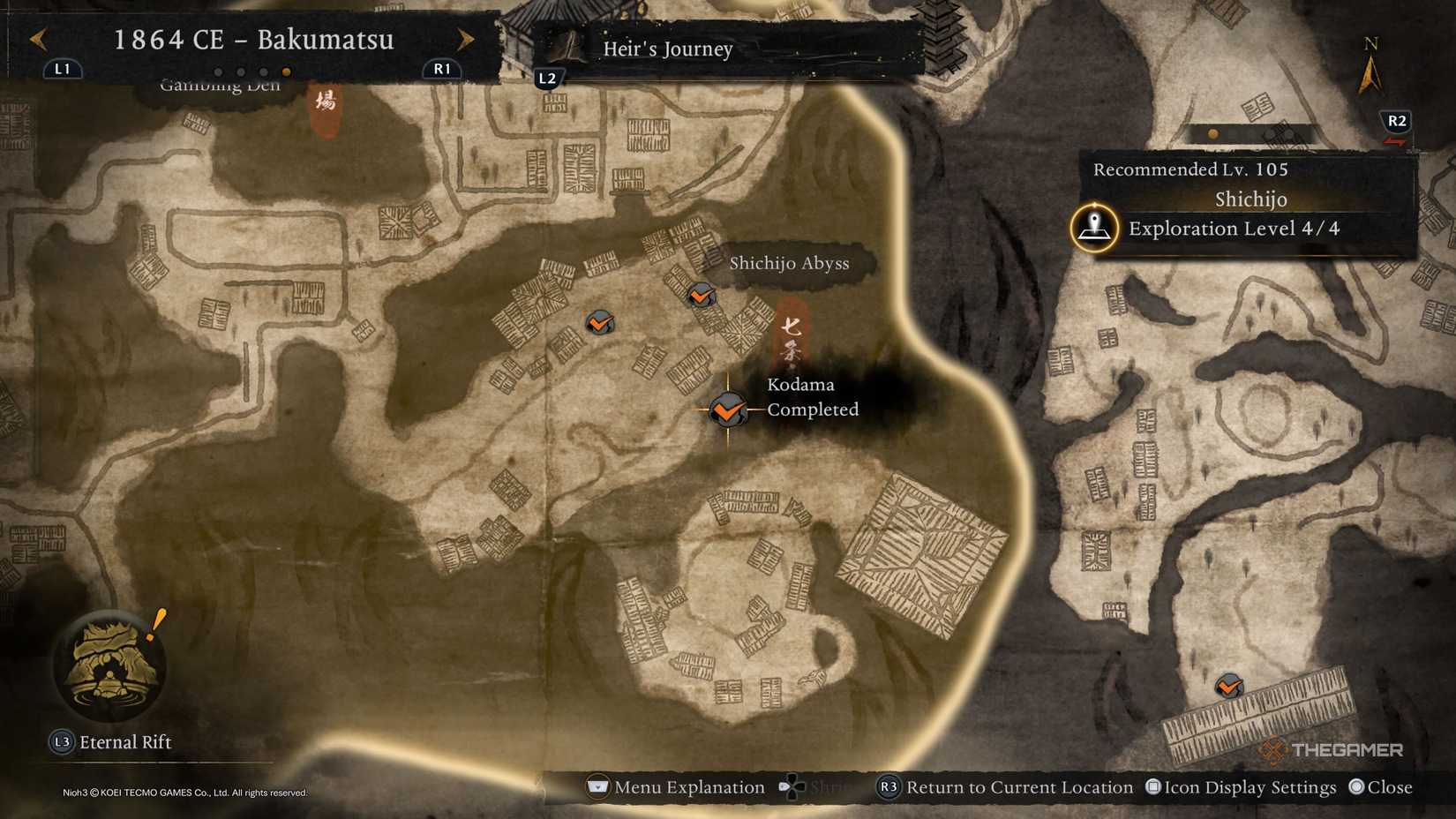1456x819 pixels.
Task: Click the Menu Explanation icon
Action: pyautogui.click(x=597, y=787)
